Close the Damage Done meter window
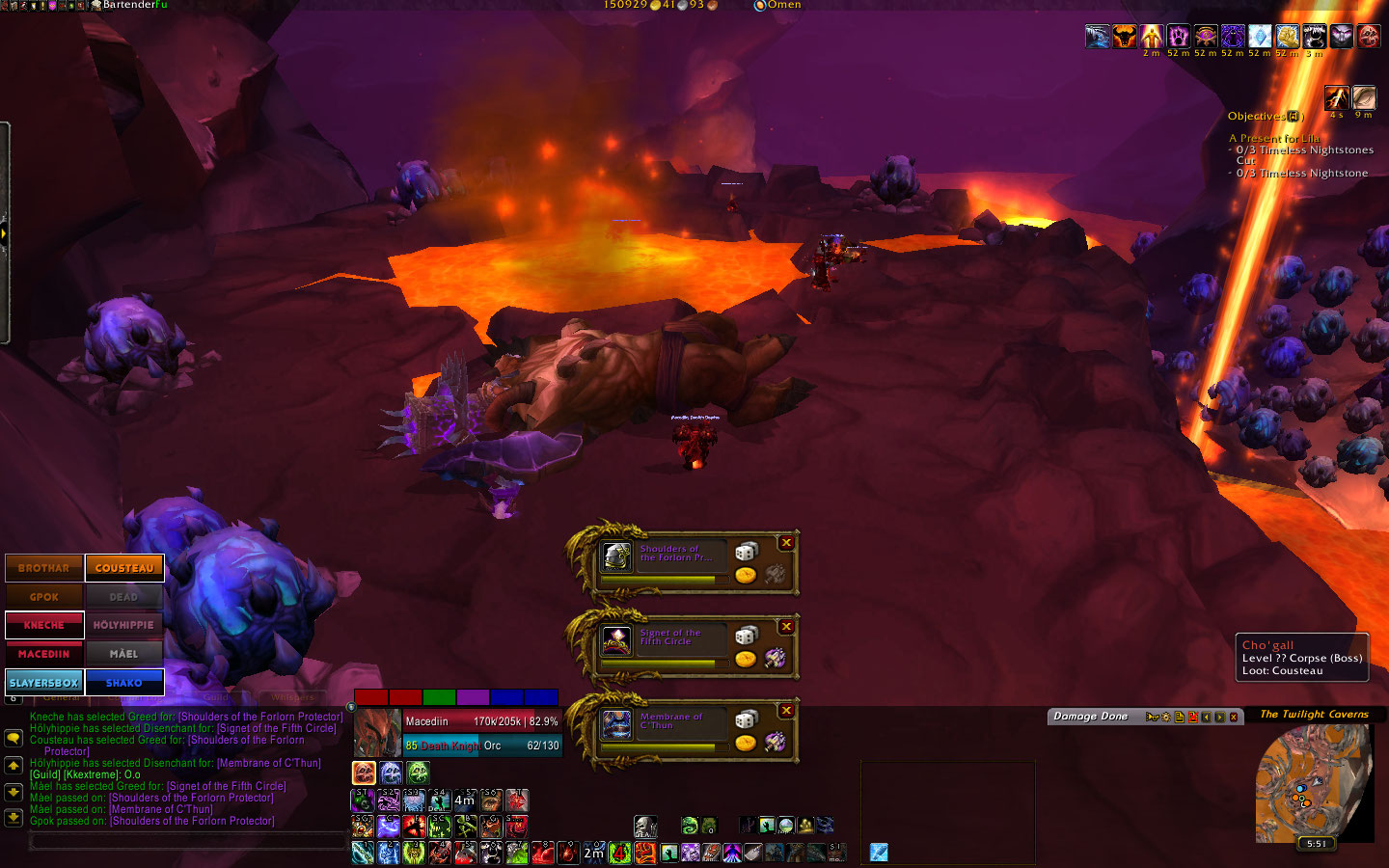Screen dimensions: 1389x868 click(x=1233, y=717)
